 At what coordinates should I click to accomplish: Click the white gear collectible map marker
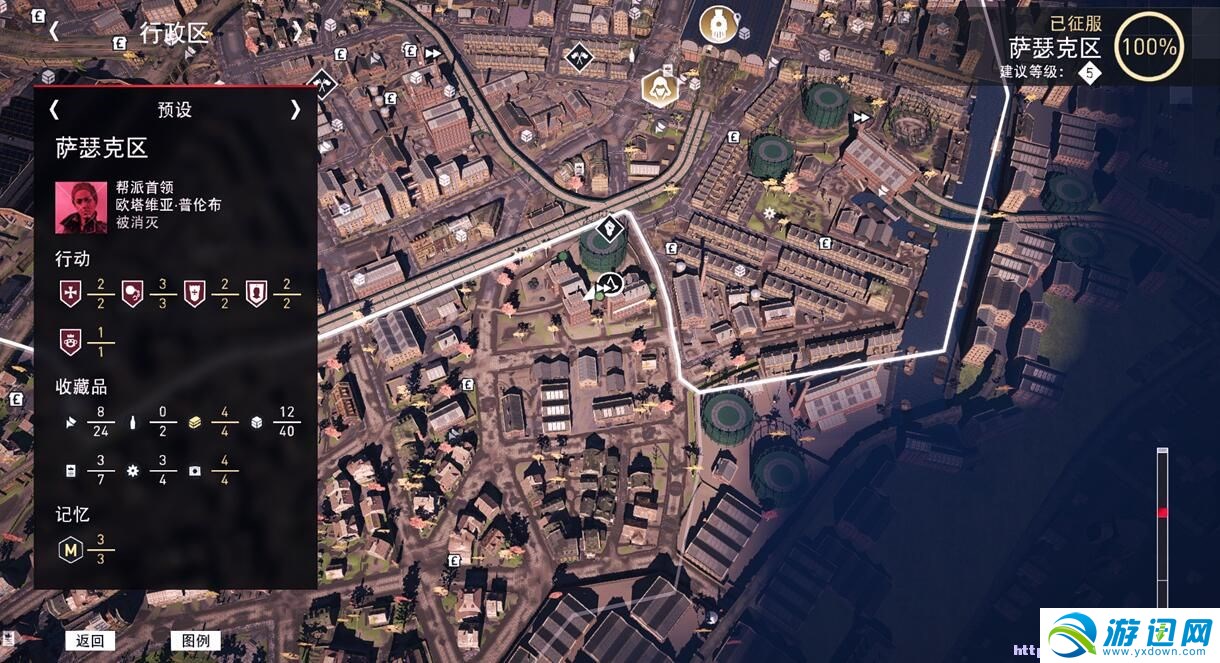769,213
